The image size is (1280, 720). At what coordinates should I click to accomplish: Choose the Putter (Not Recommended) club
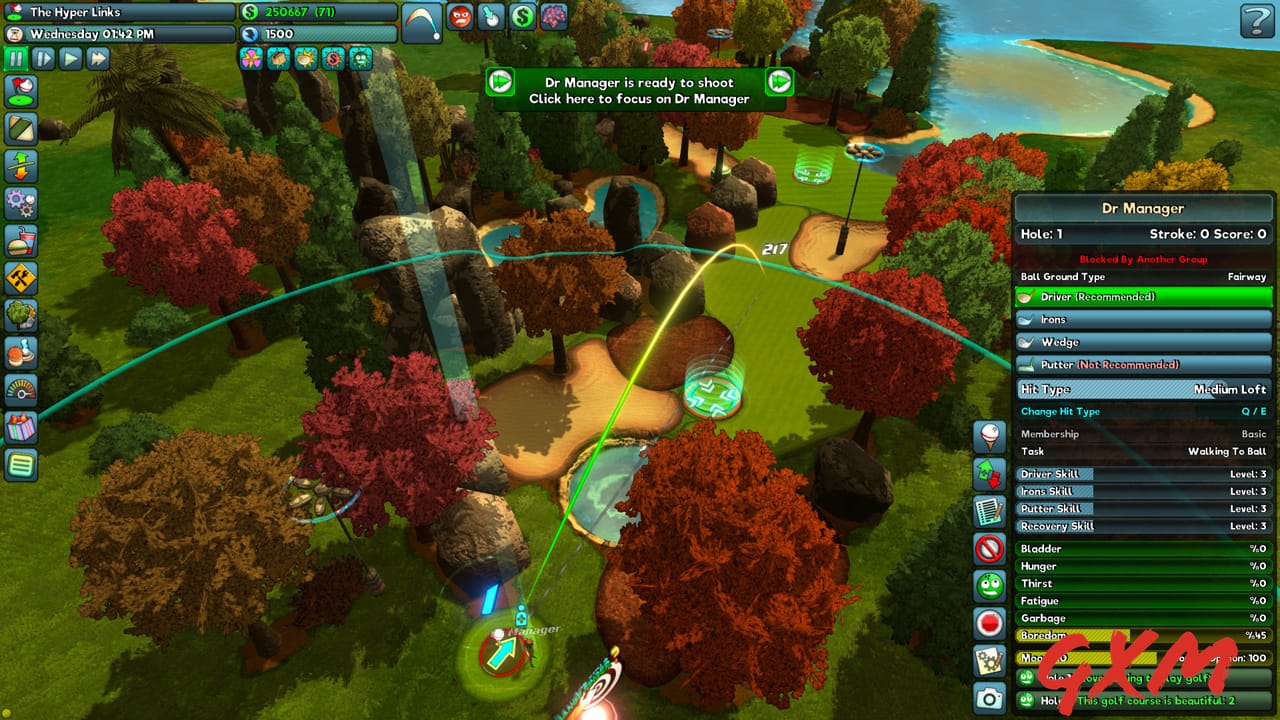click(1143, 364)
